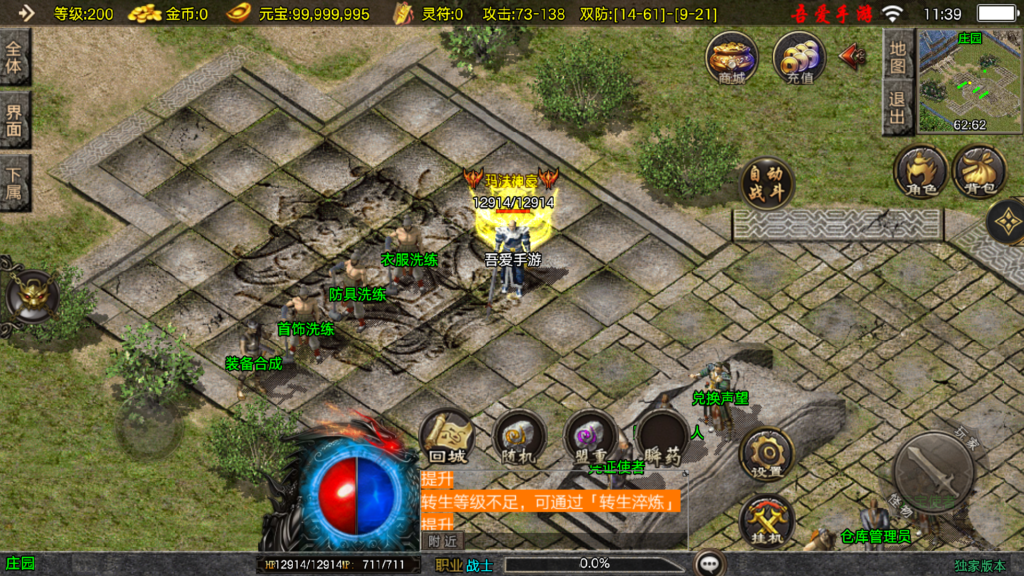The width and height of the screenshot is (1024, 576).
Task: Collapse the top icons with red arrow
Action: (852, 55)
